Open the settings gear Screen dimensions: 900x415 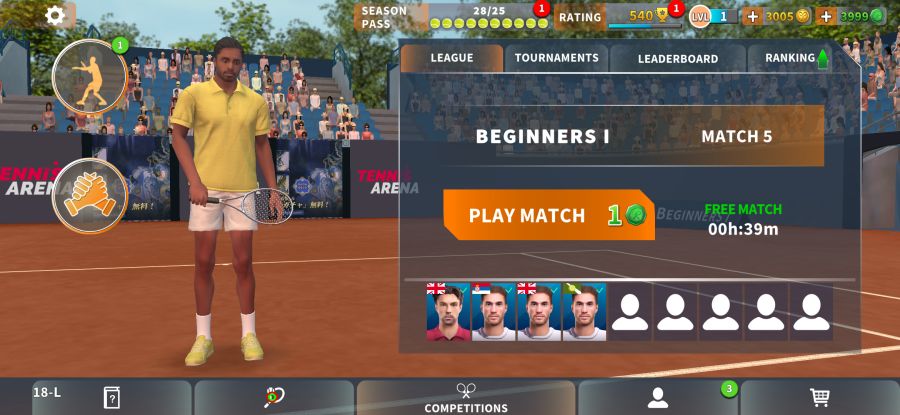55,15
